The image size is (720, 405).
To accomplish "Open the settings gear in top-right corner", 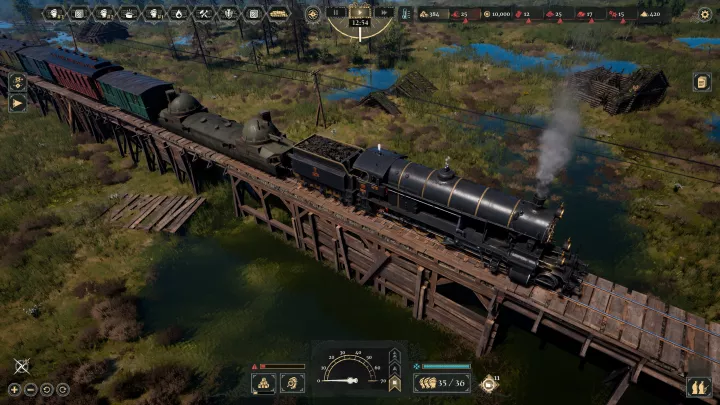I will [707, 14].
